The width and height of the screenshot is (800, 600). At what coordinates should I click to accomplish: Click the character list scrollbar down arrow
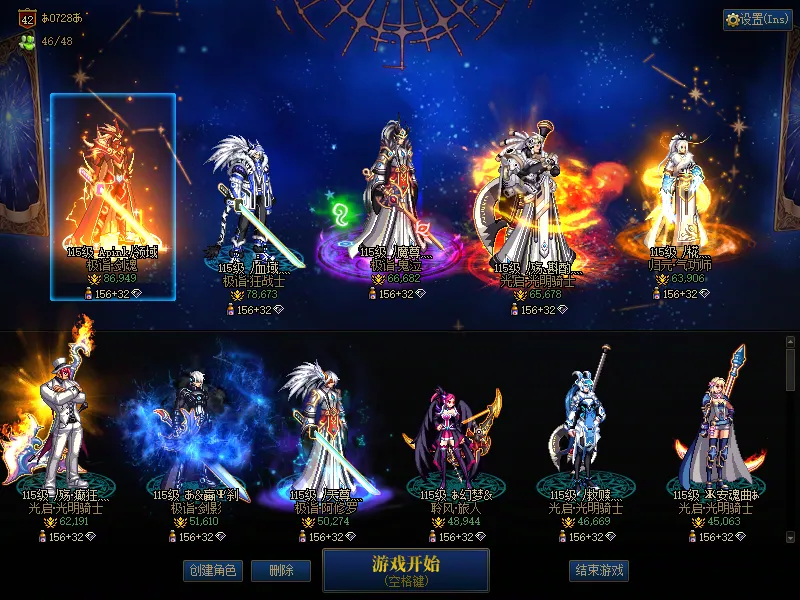pyautogui.click(x=791, y=536)
